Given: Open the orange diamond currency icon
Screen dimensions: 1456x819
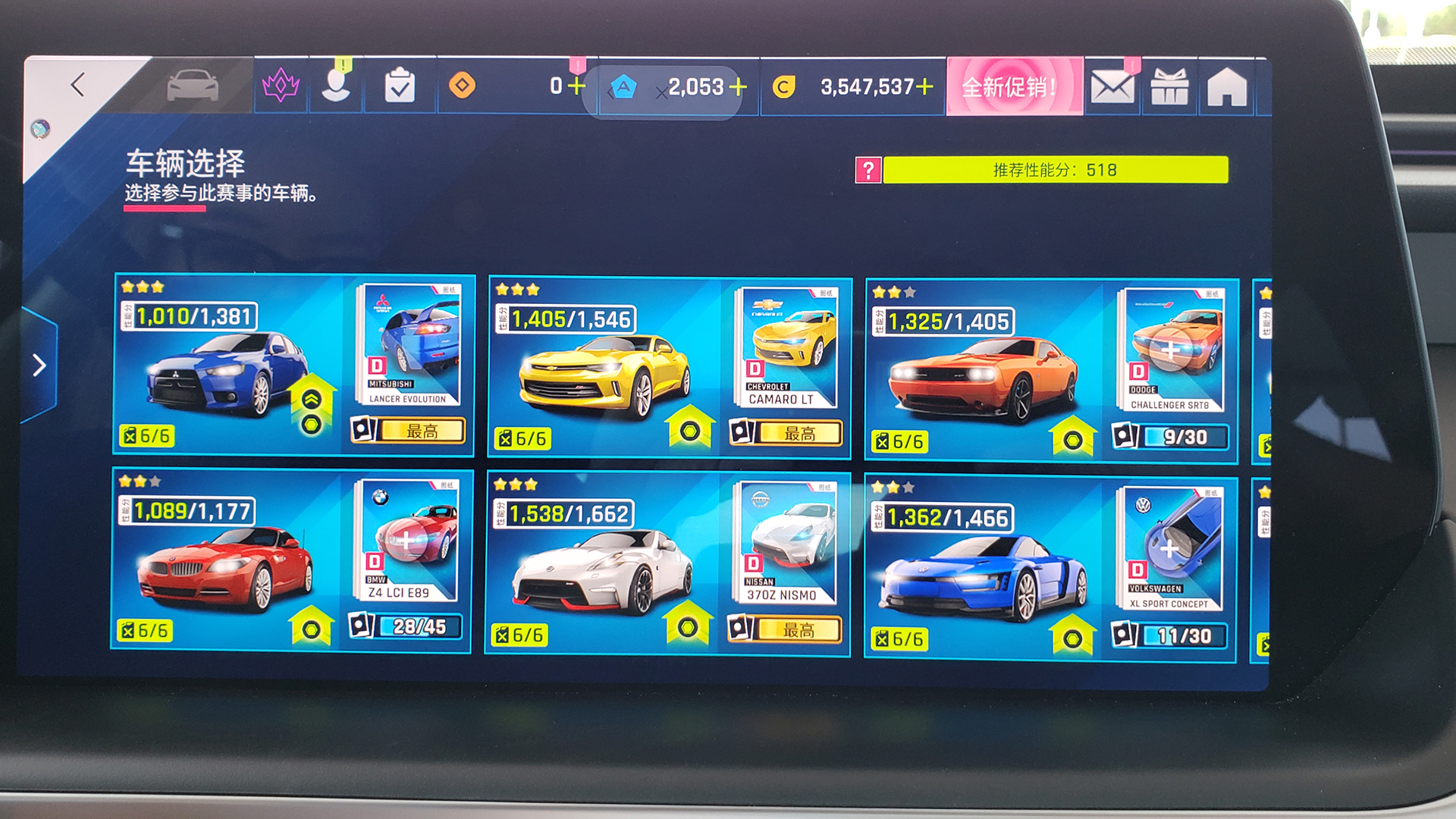Looking at the screenshot, I should pyautogui.click(x=462, y=86).
